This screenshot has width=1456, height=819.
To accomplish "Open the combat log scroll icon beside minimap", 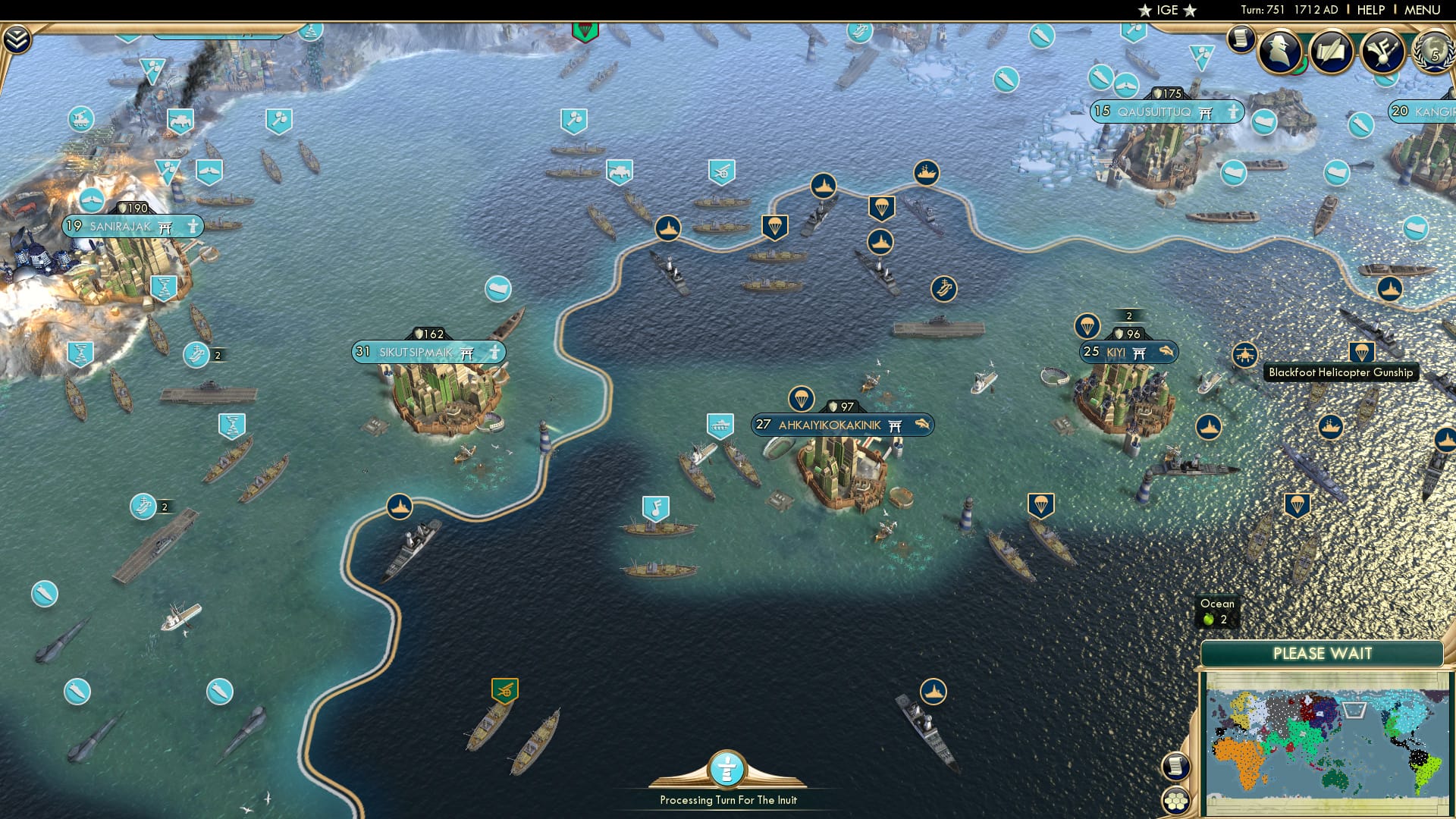I will pos(1175,767).
